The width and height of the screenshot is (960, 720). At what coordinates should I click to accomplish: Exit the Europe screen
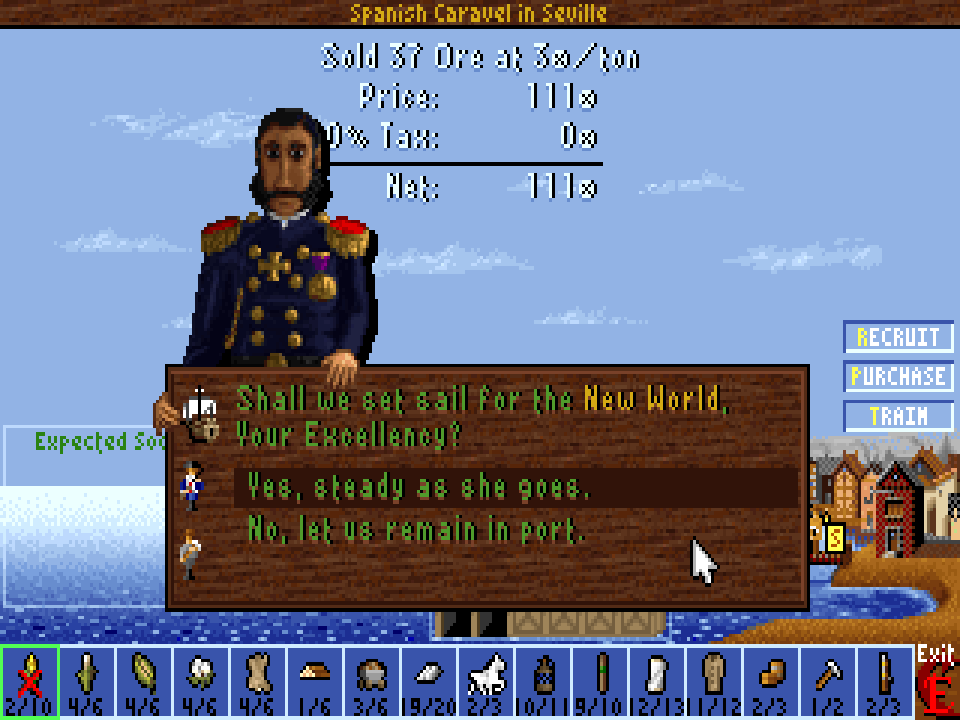click(x=936, y=682)
